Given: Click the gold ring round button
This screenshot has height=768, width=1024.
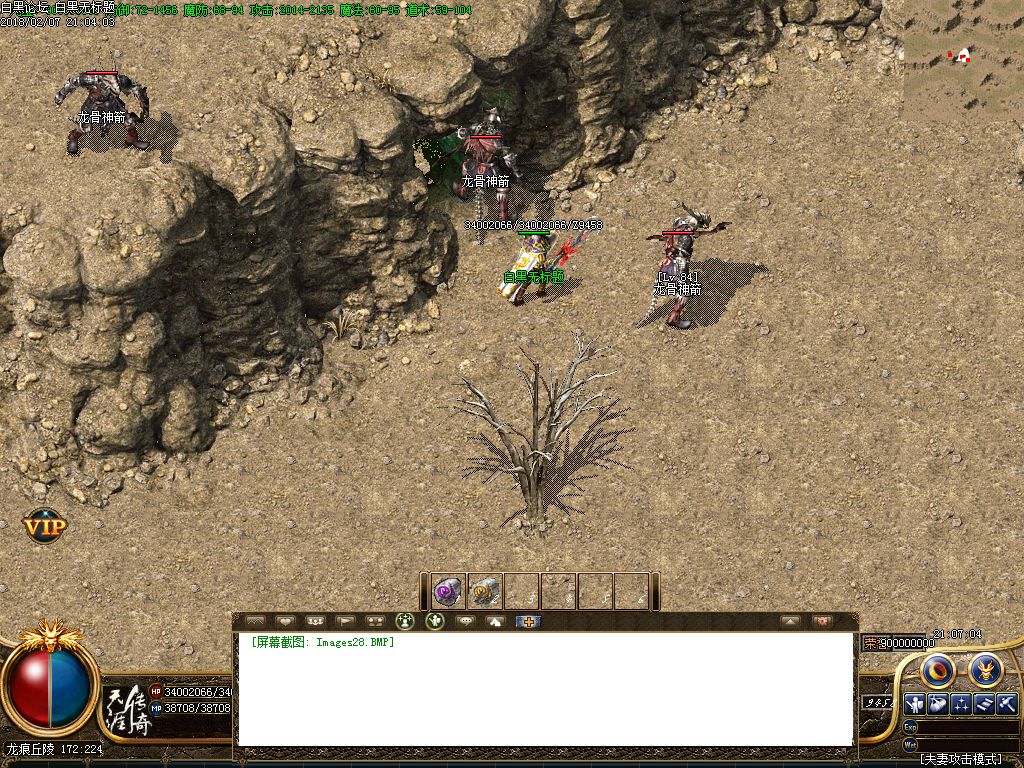Looking at the screenshot, I should (x=940, y=670).
